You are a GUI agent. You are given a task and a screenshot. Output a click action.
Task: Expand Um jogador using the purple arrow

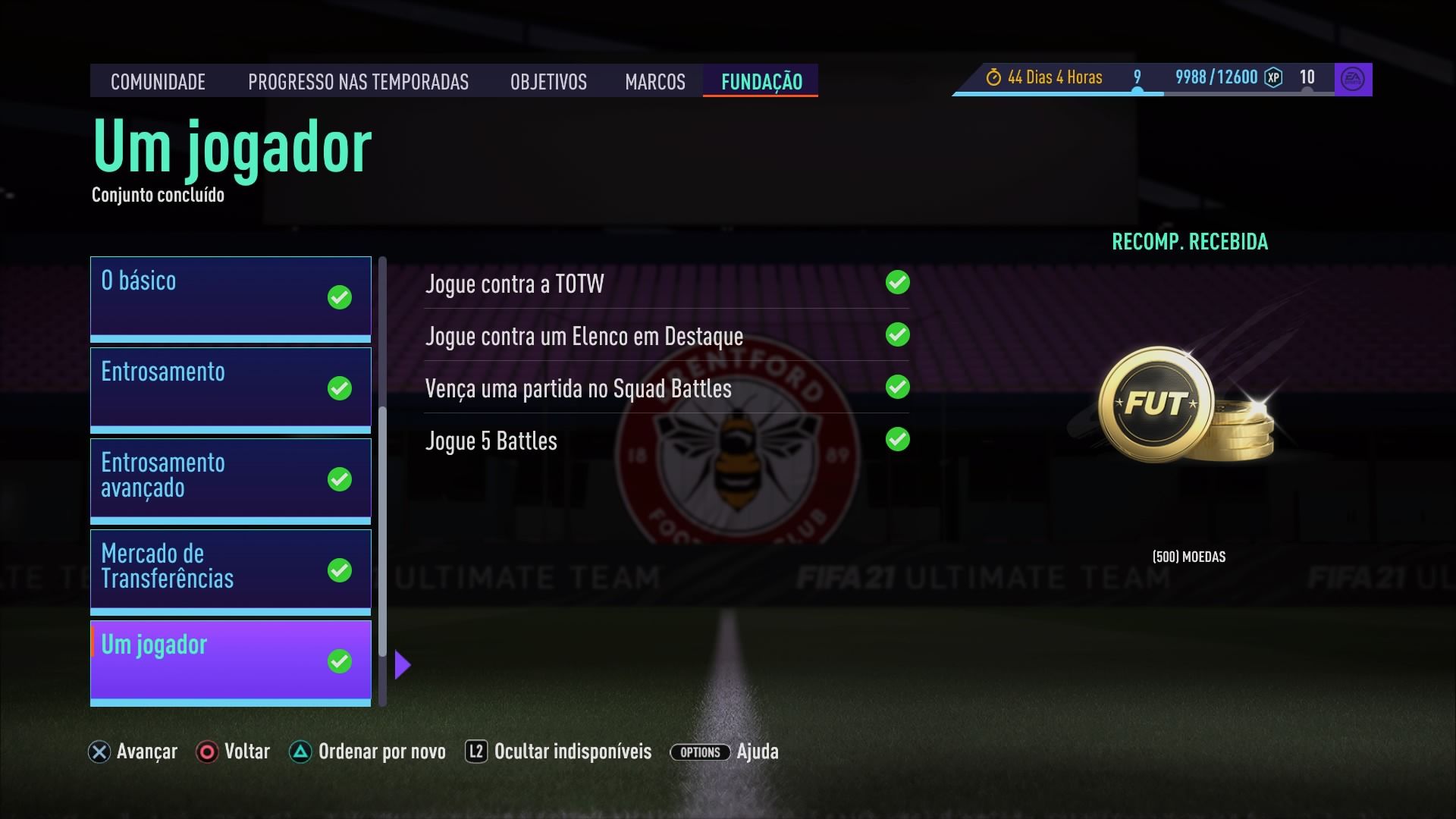pyautogui.click(x=403, y=664)
